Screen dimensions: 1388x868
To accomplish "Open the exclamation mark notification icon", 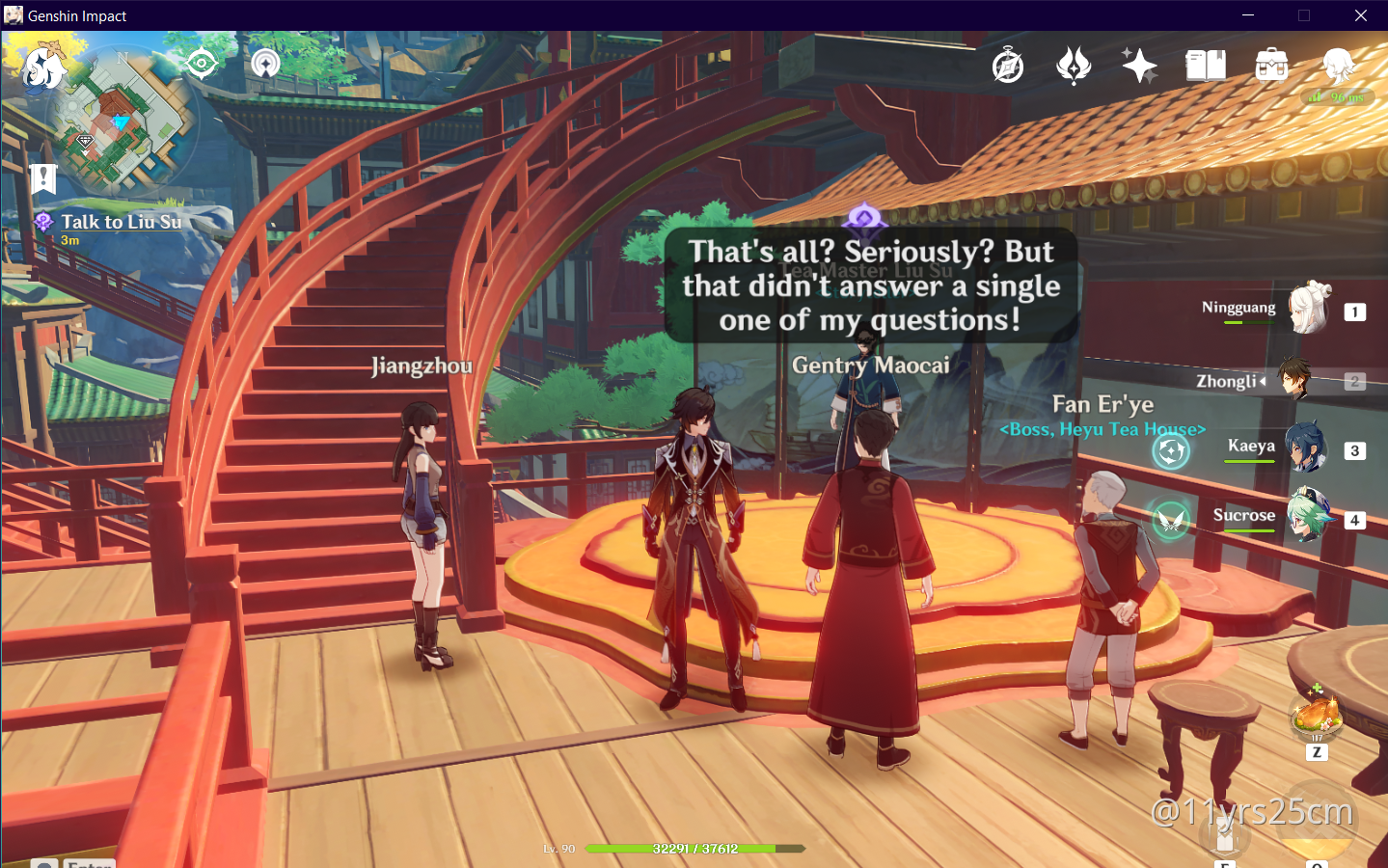I will [x=41, y=177].
